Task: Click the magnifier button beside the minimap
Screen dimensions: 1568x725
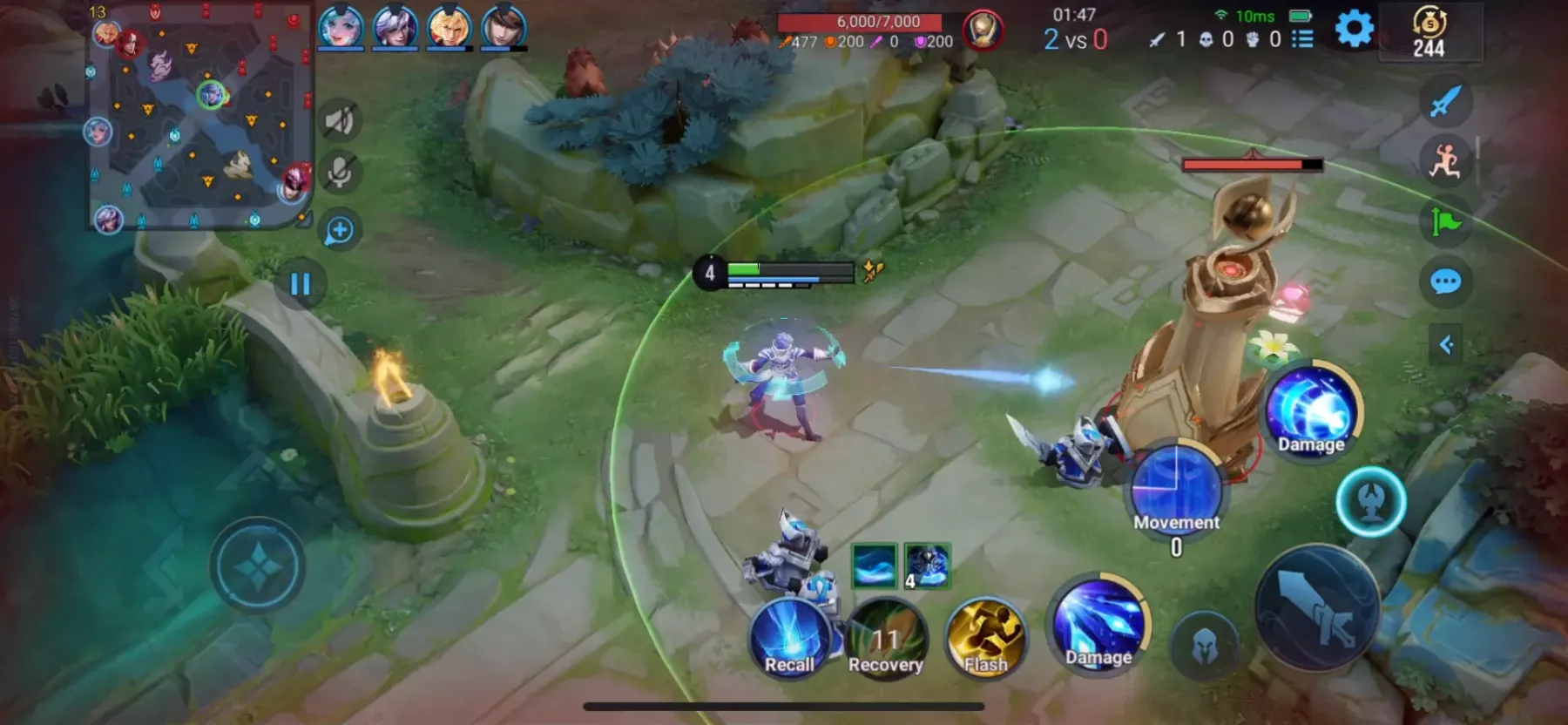Action: (339, 230)
